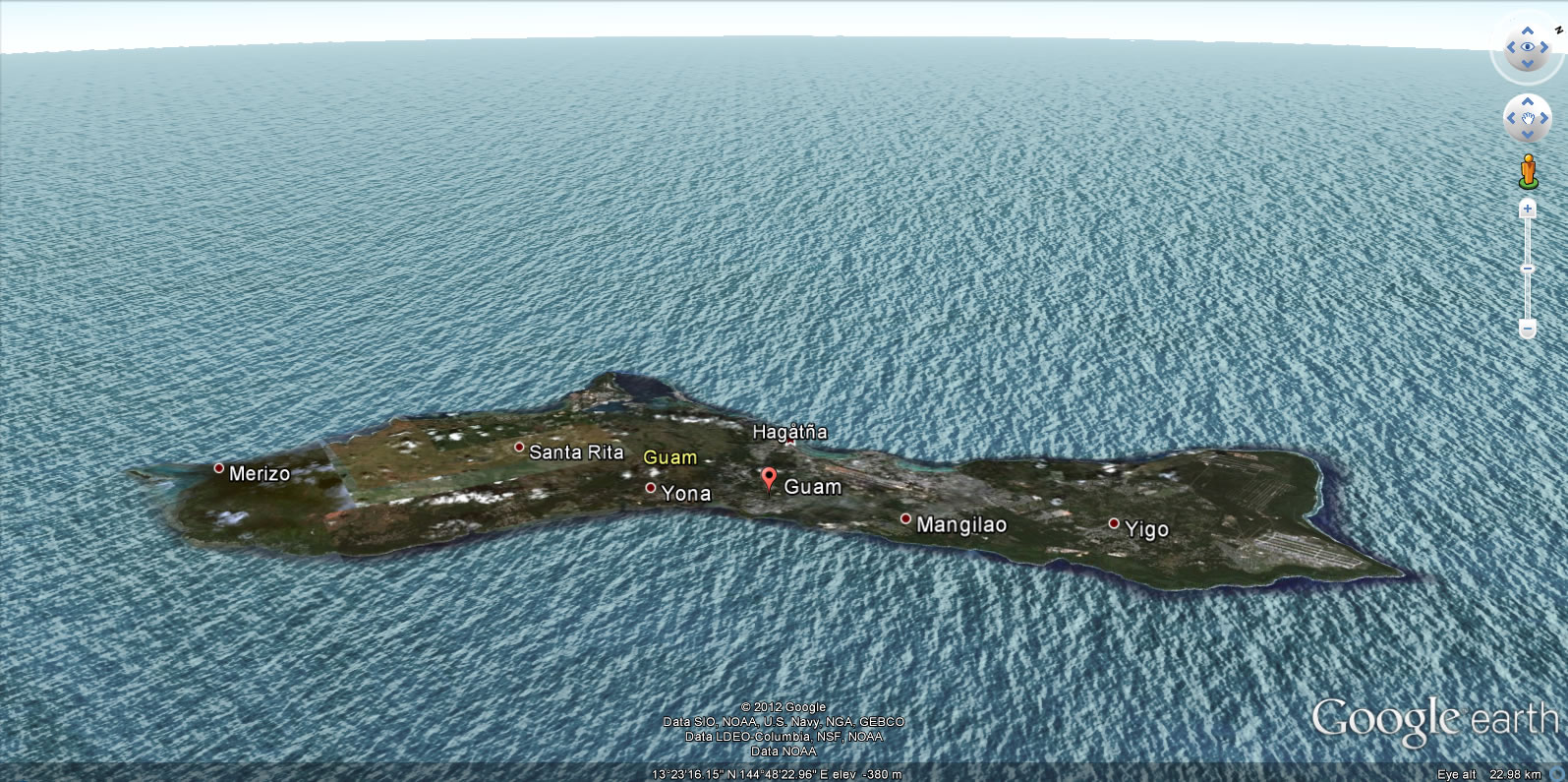Click the Yigo place marker
1568x782 pixels.
(1114, 524)
